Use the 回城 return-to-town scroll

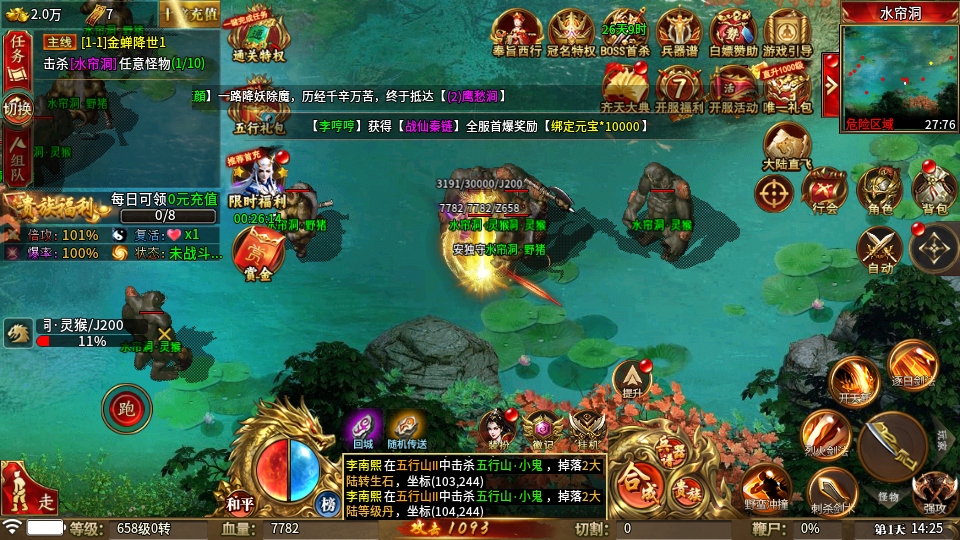pyautogui.click(x=362, y=428)
